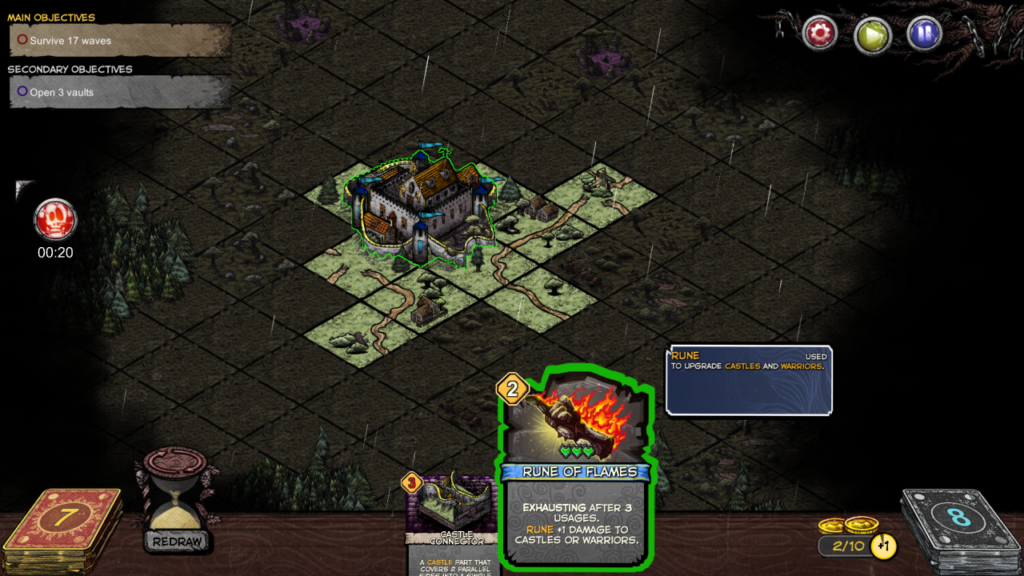Select the Rune of Flames card

[x=576, y=470]
